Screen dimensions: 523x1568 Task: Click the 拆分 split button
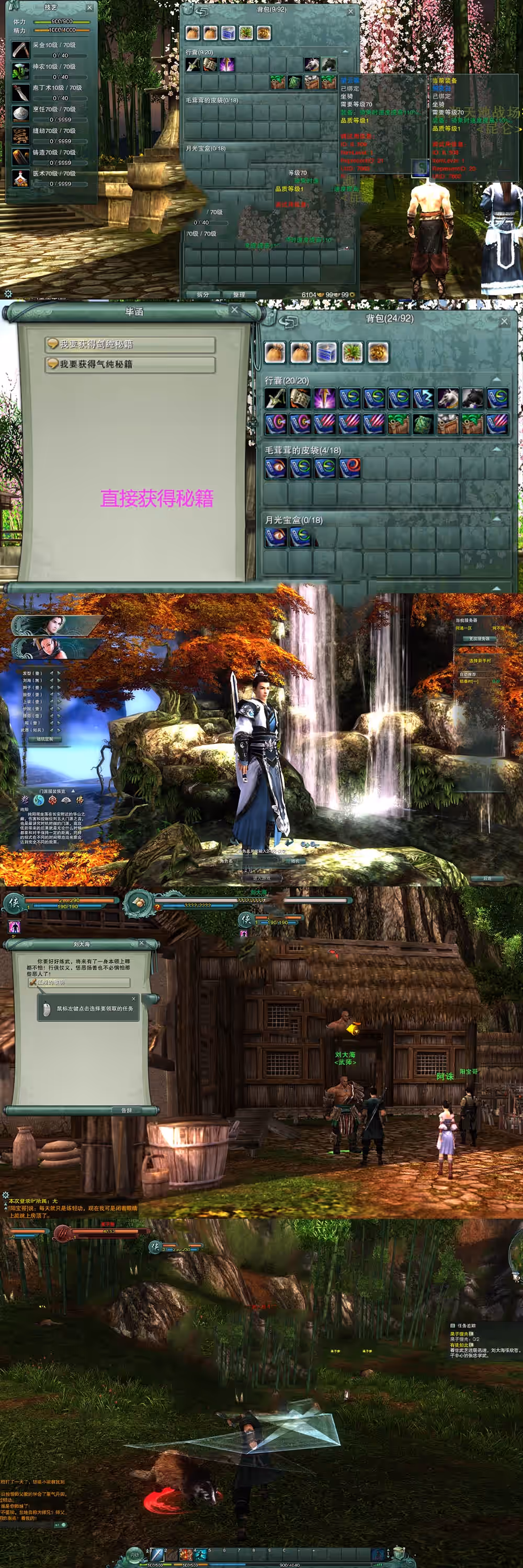(x=203, y=294)
